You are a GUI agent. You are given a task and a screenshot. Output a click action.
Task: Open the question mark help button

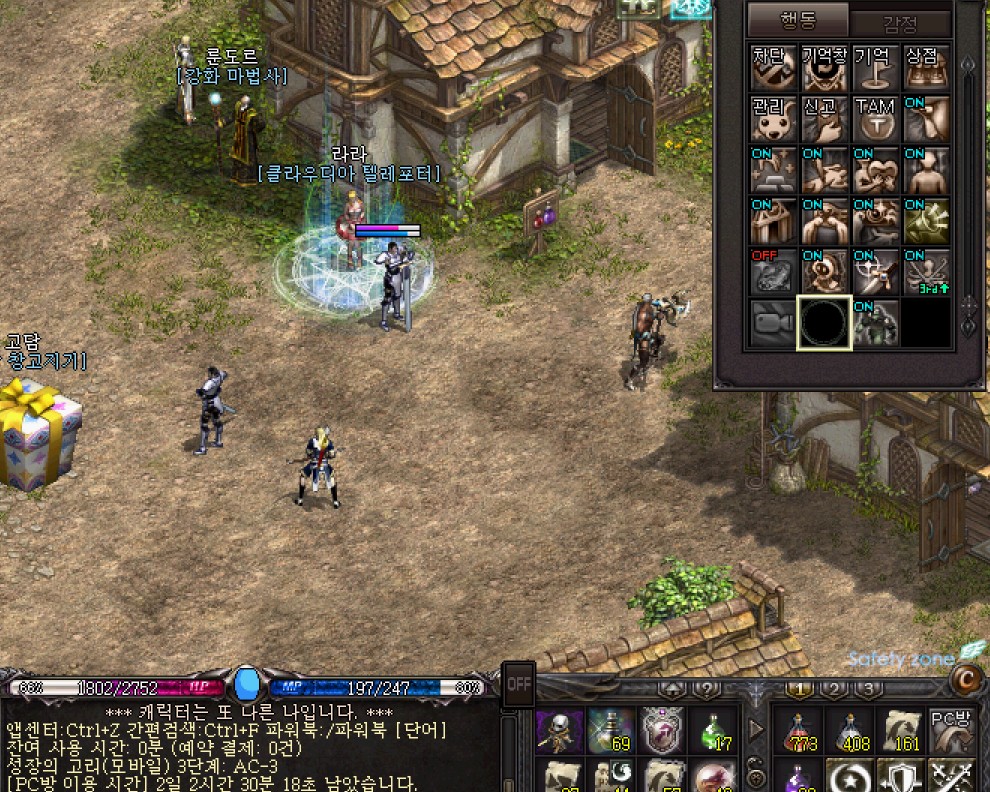706,690
